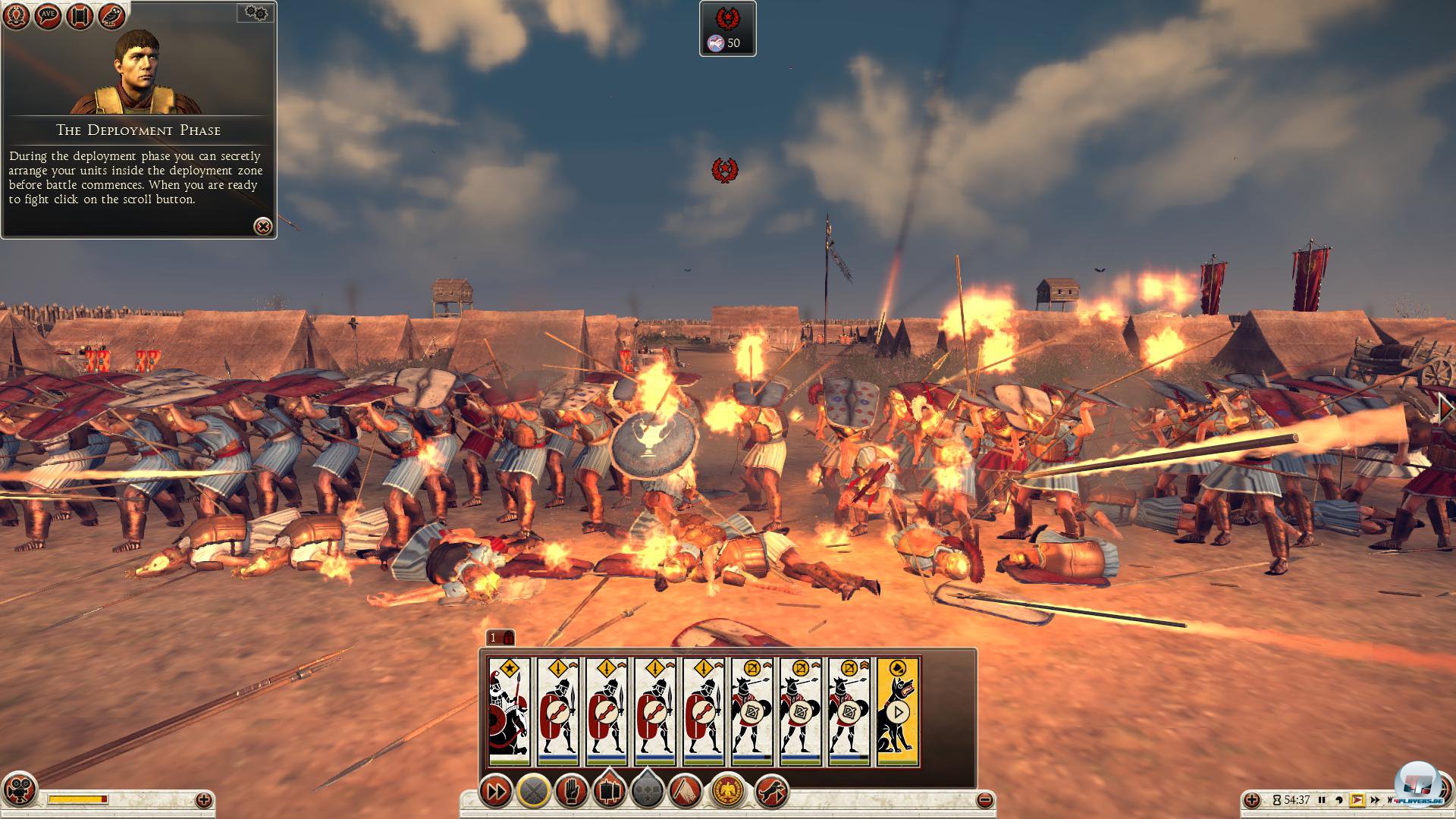The width and height of the screenshot is (1456, 819).
Task: Click the group 1 lock tab
Action: point(500,638)
